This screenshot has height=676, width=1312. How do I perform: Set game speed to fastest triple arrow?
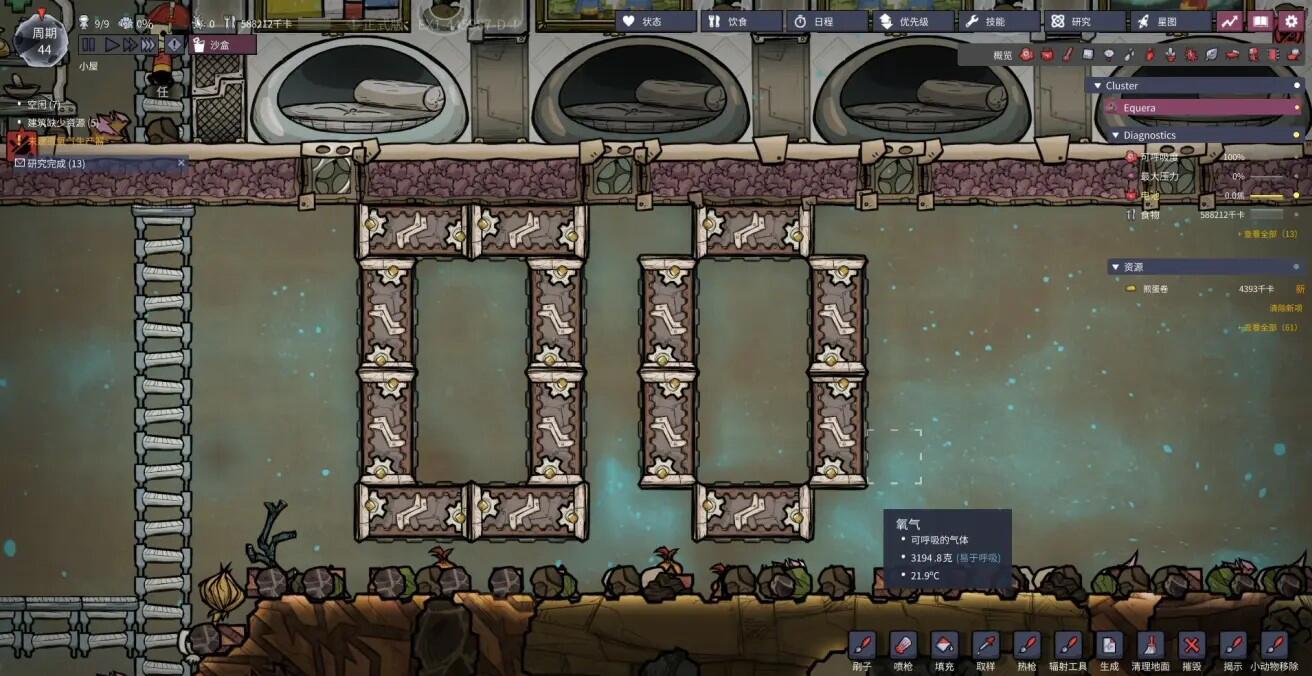[148, 44]
